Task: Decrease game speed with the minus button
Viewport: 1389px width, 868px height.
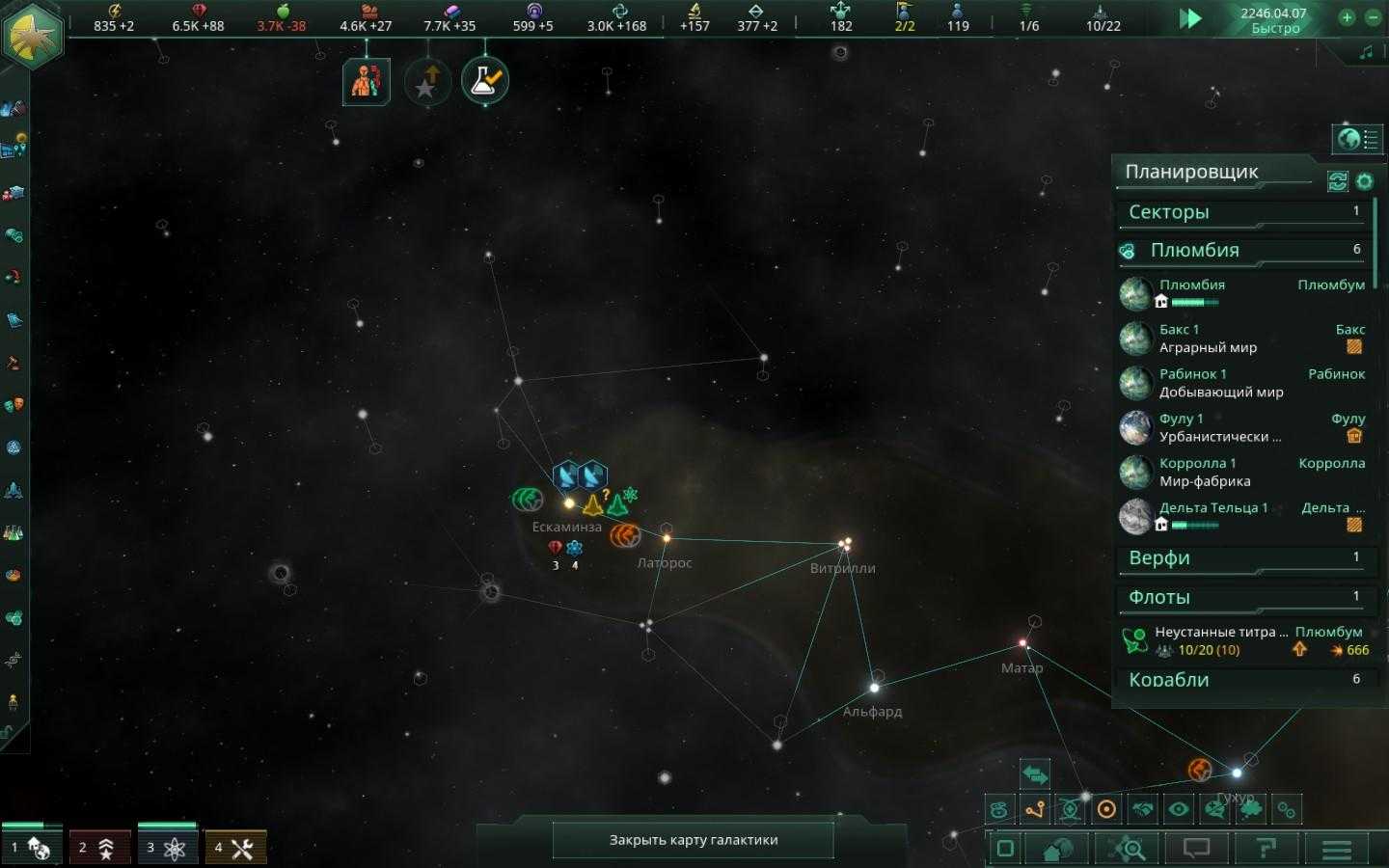Action: (x=1373, y=17)
